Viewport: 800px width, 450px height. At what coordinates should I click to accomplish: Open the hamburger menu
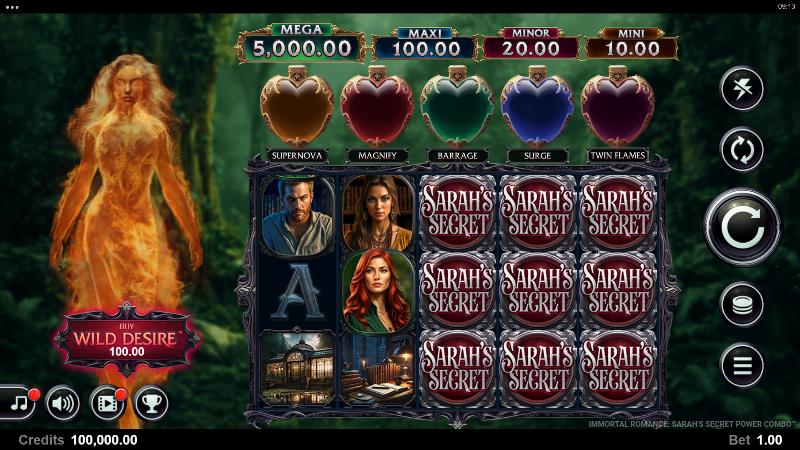point(742,365)
